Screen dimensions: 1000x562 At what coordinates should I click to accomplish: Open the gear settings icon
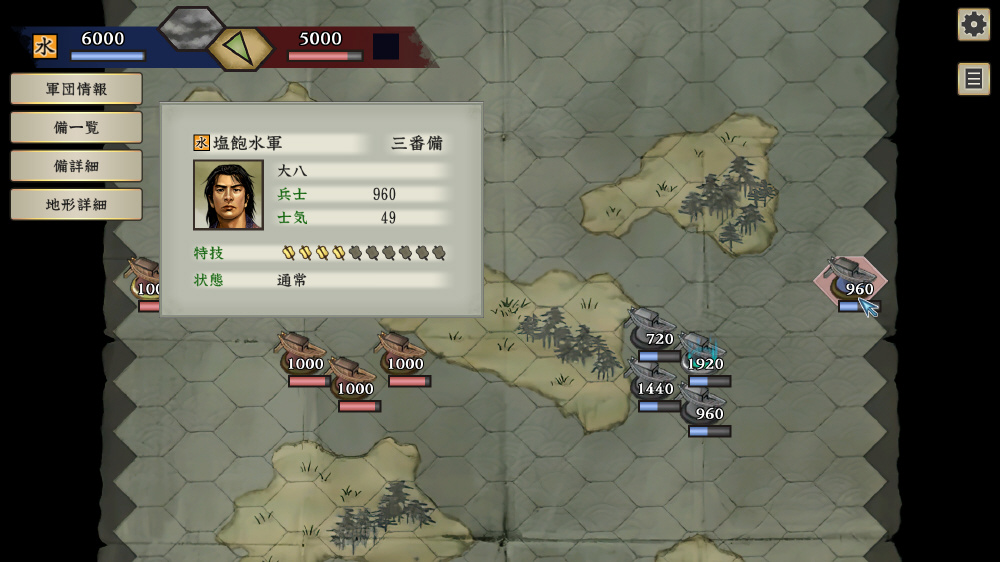(973, 24)
